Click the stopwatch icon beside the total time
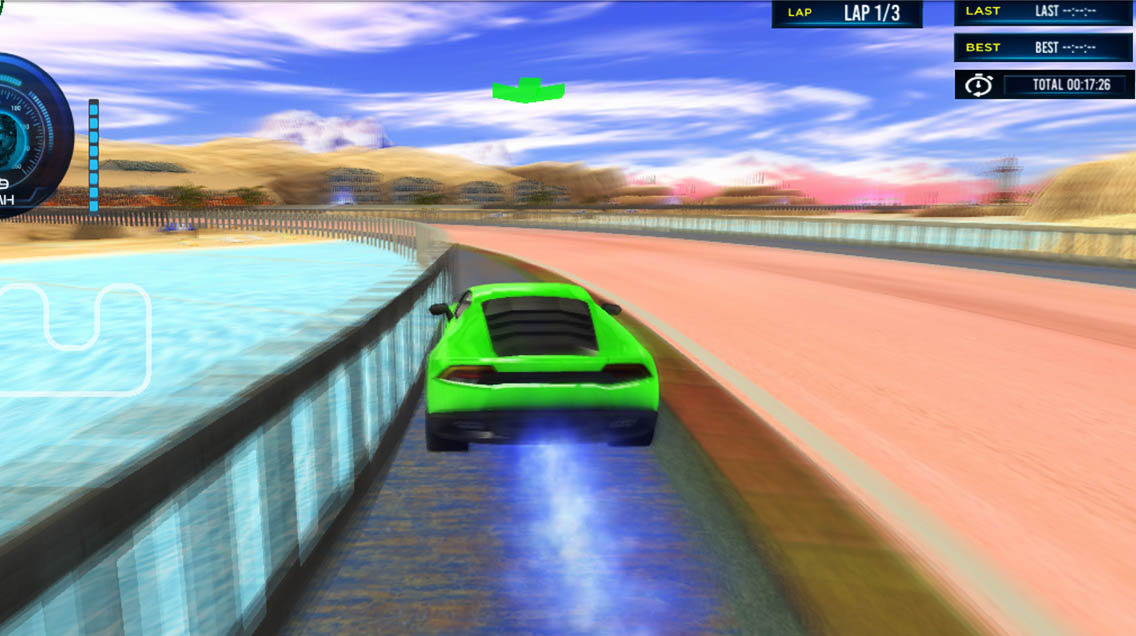Viewport: 1136px width, 636px height. coord(977,85)
